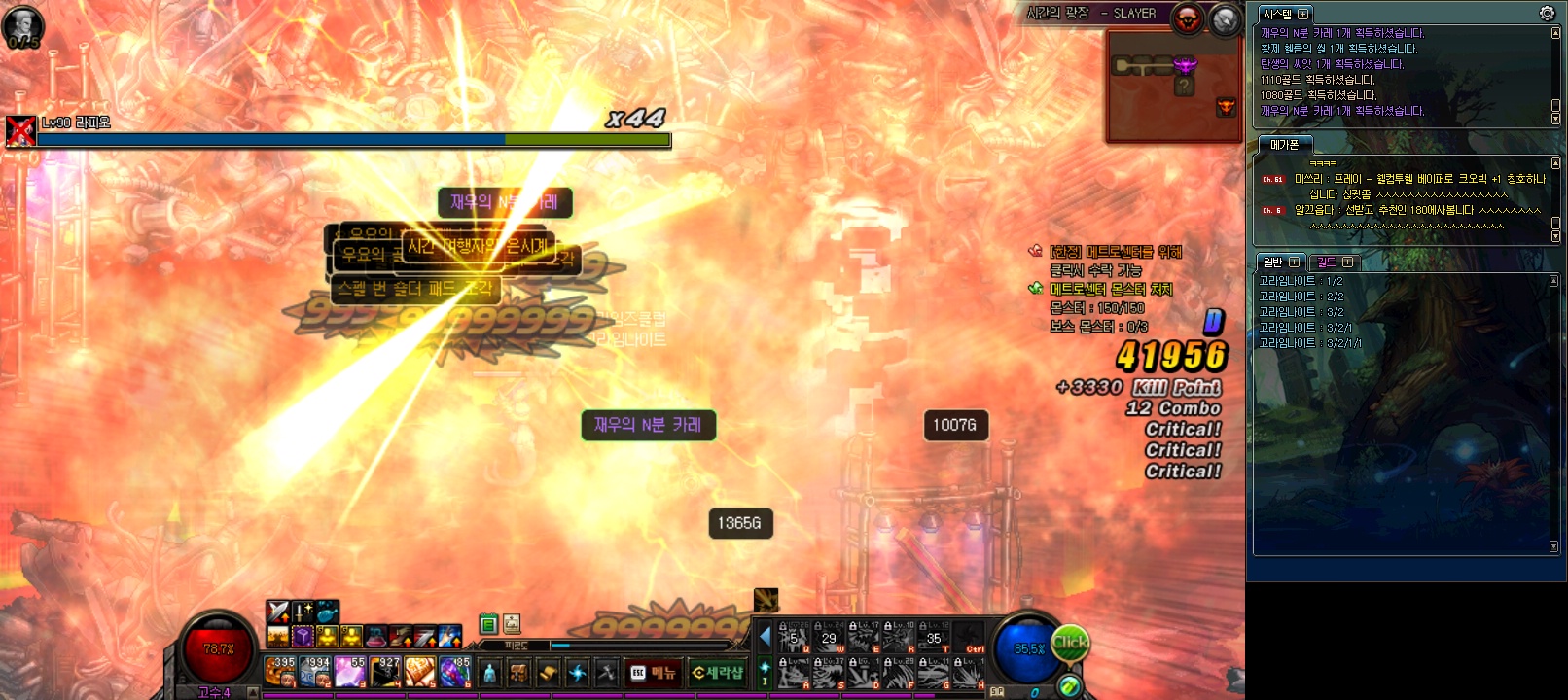The image size is (1568, 700).
Task: Use quick slot item with count 395
Action: (280, 671)
